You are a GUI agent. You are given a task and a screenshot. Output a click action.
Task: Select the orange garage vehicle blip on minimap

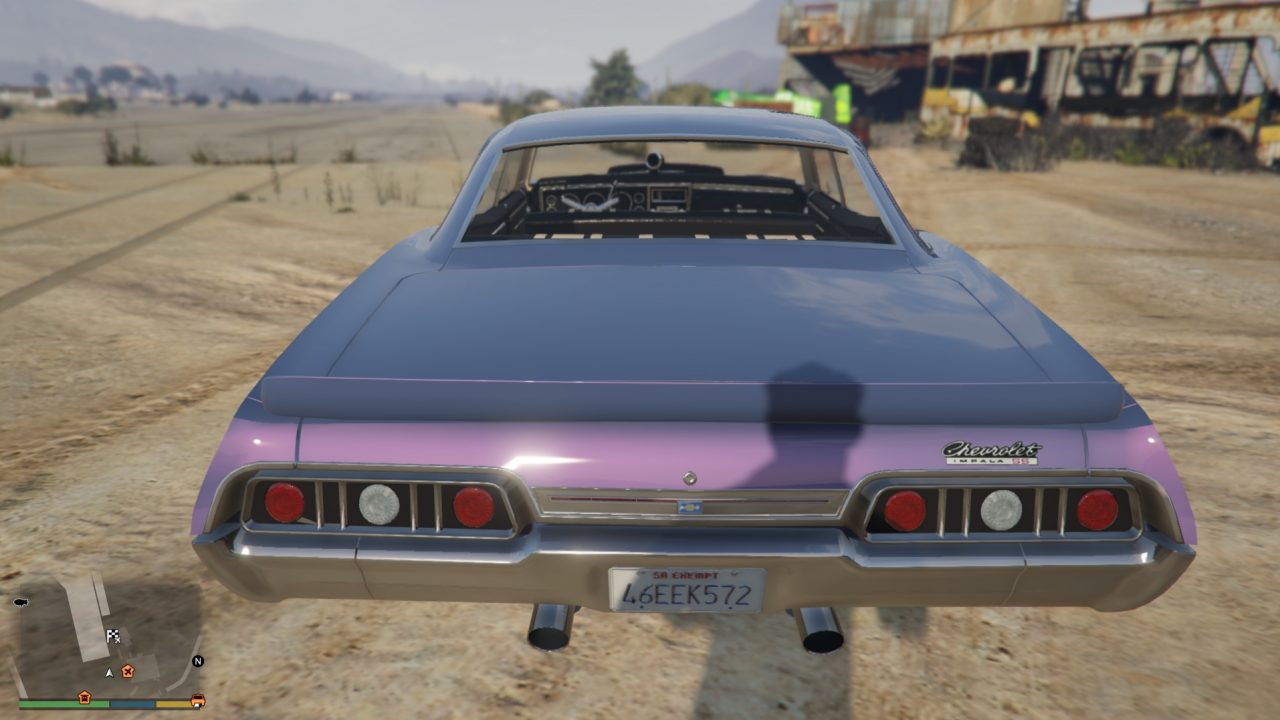tap(198, 700)
